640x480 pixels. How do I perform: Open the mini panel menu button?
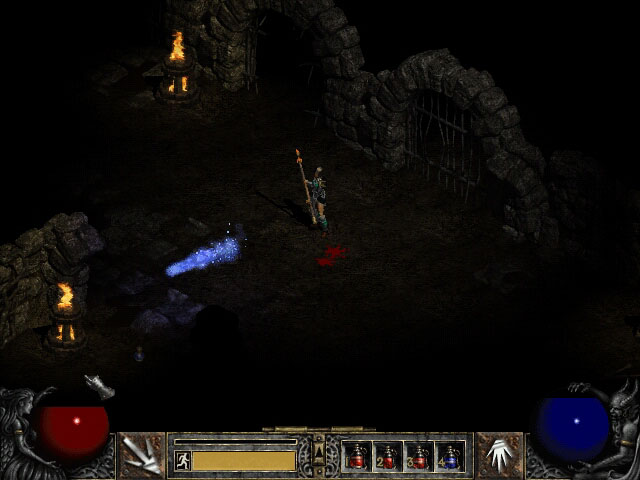coord(319,455)
